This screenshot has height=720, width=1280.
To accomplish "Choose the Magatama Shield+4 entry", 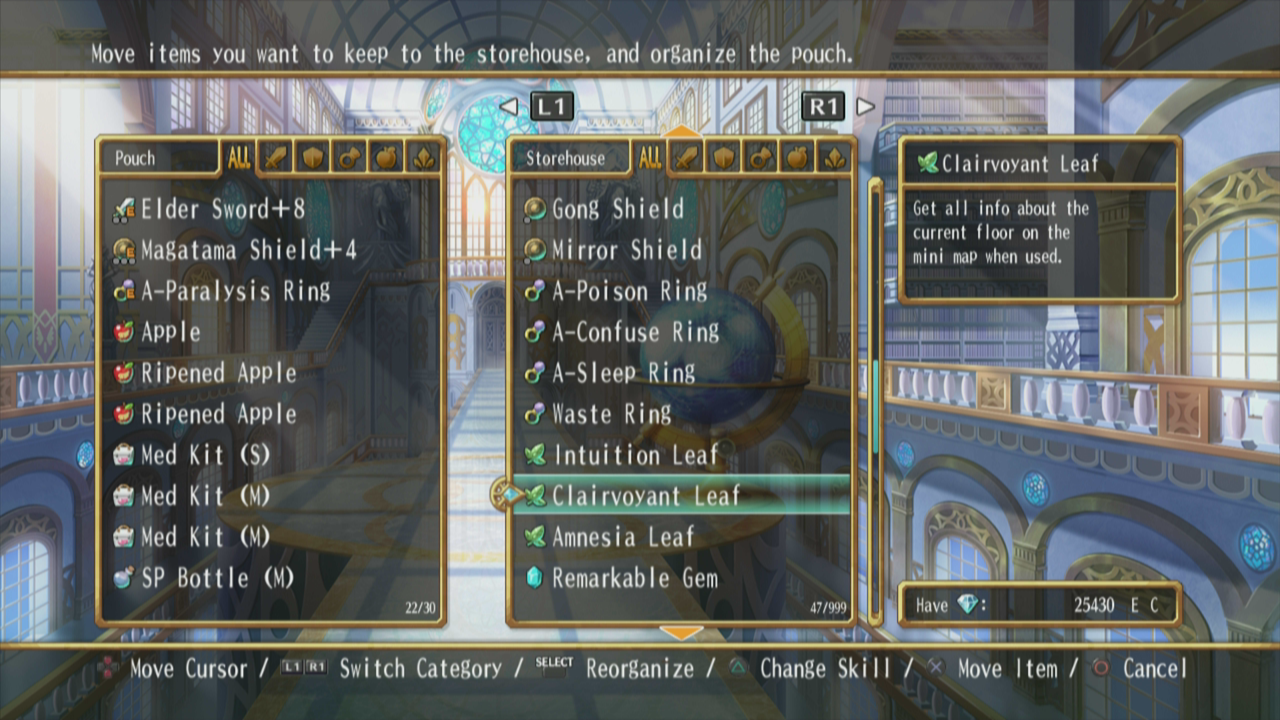I will (x=248, y=250).
